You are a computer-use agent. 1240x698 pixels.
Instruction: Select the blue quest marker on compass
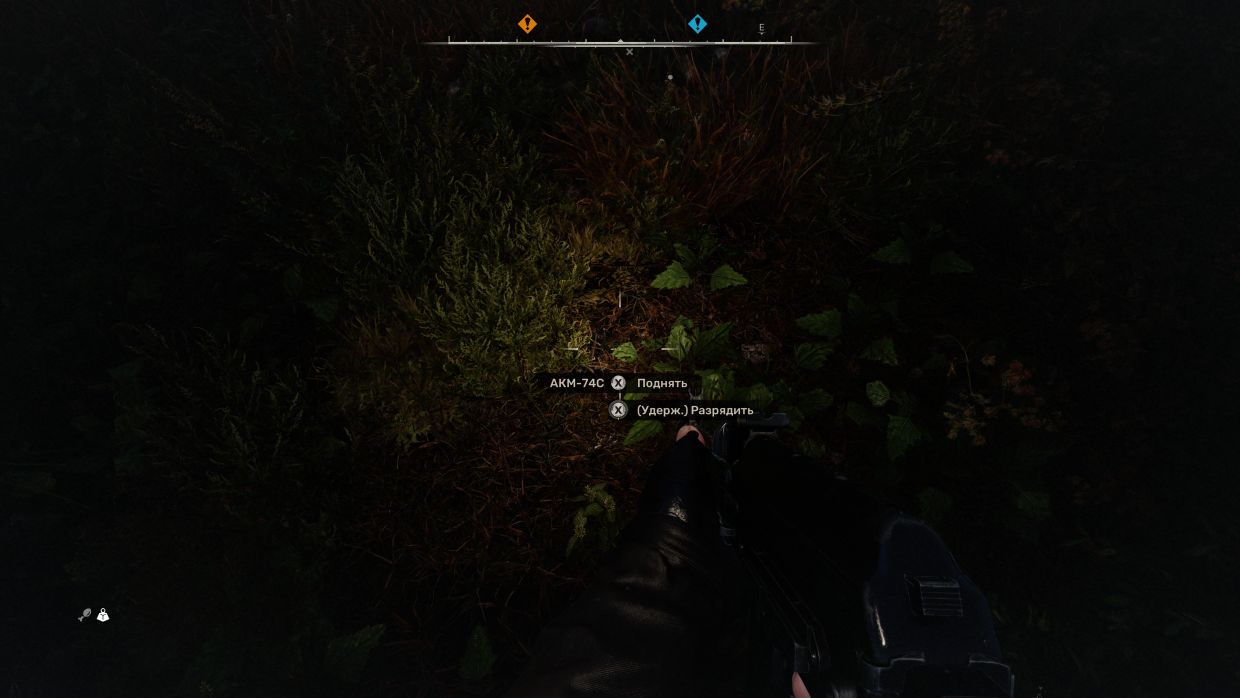pos(698,24)
